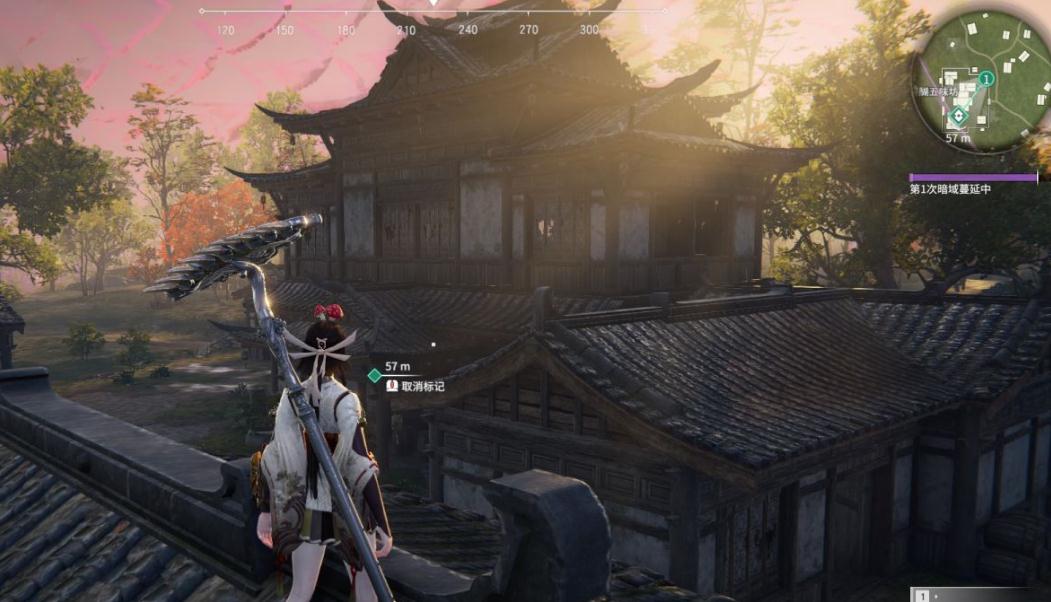Open the circular minimap
Image resolution: width=1051 pixels, height=602 pixels.
coord(980,80)
